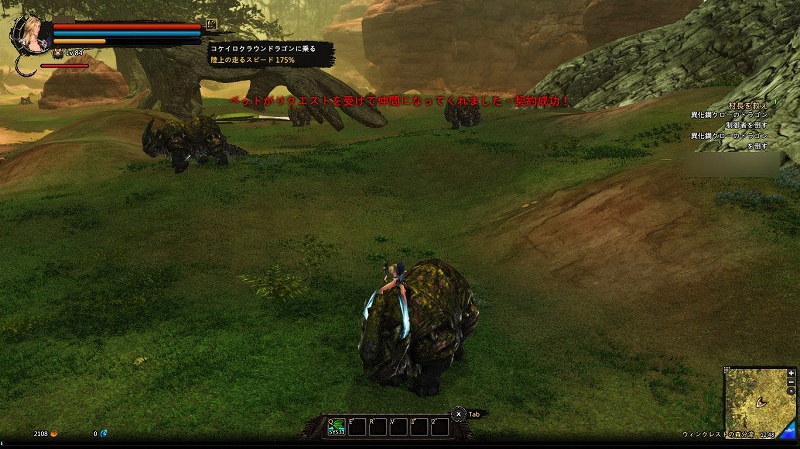
Task: Click the mount buff icon beside the health bar
Action: (211, 24)
